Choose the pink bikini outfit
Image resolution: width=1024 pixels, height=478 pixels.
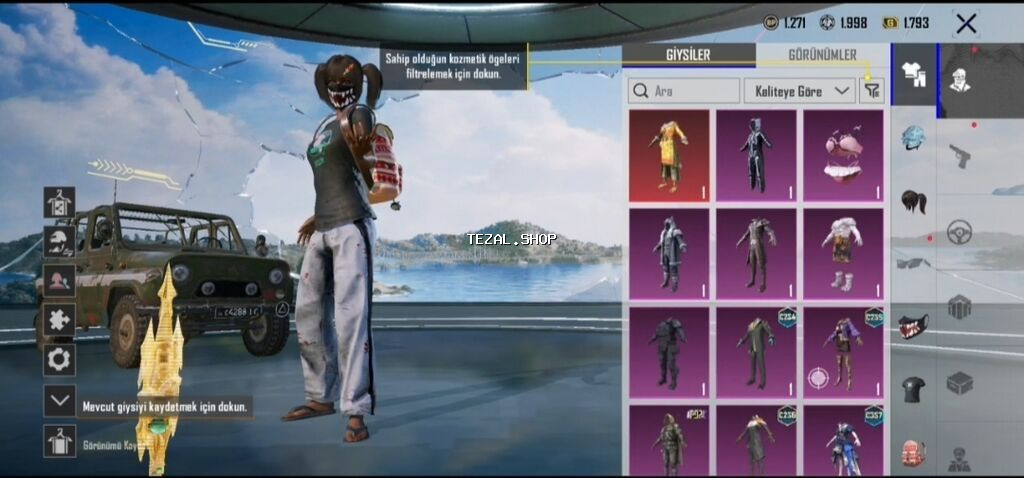(843, 155)
